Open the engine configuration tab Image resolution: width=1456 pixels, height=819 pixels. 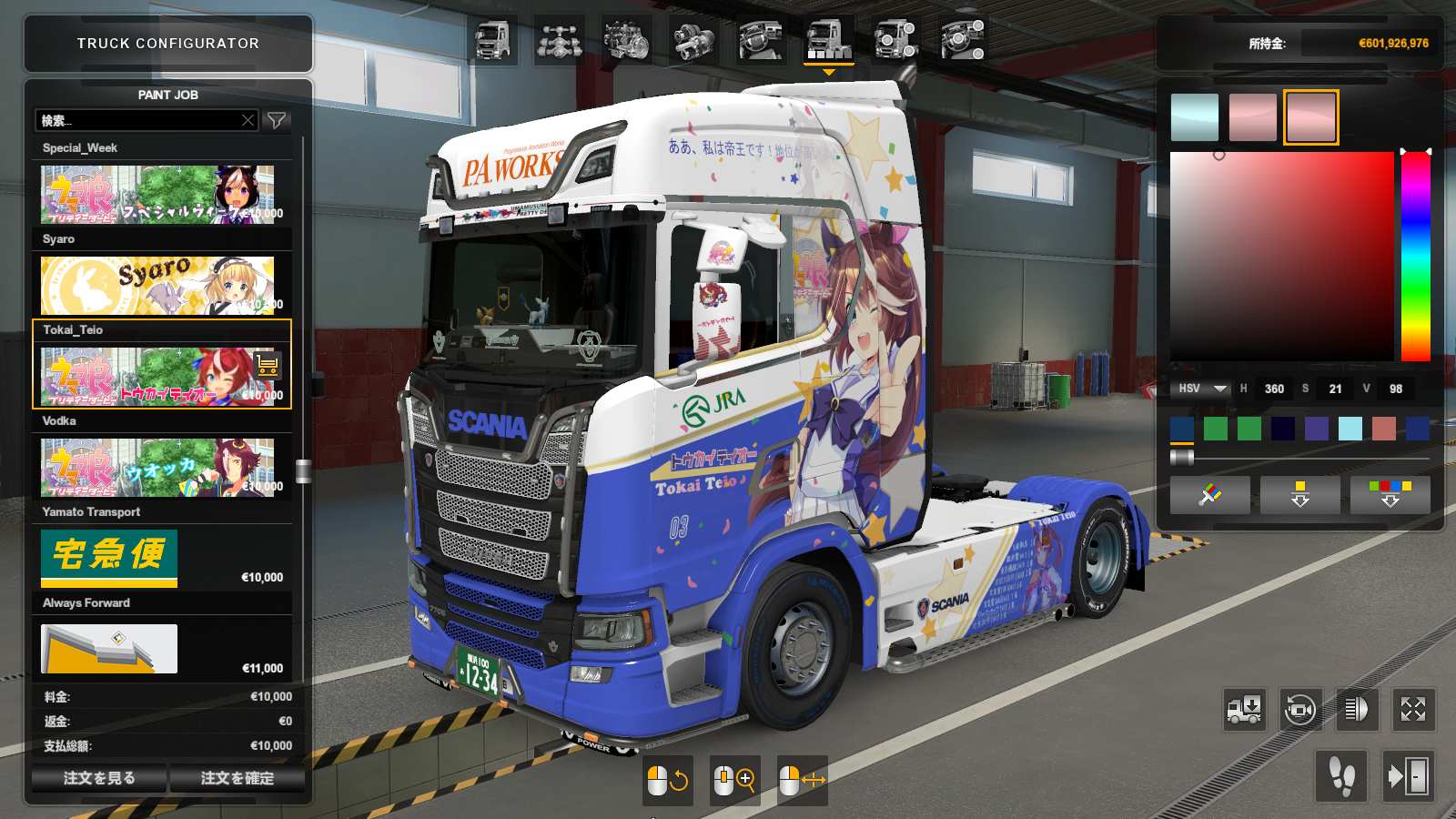pos(626,41)
